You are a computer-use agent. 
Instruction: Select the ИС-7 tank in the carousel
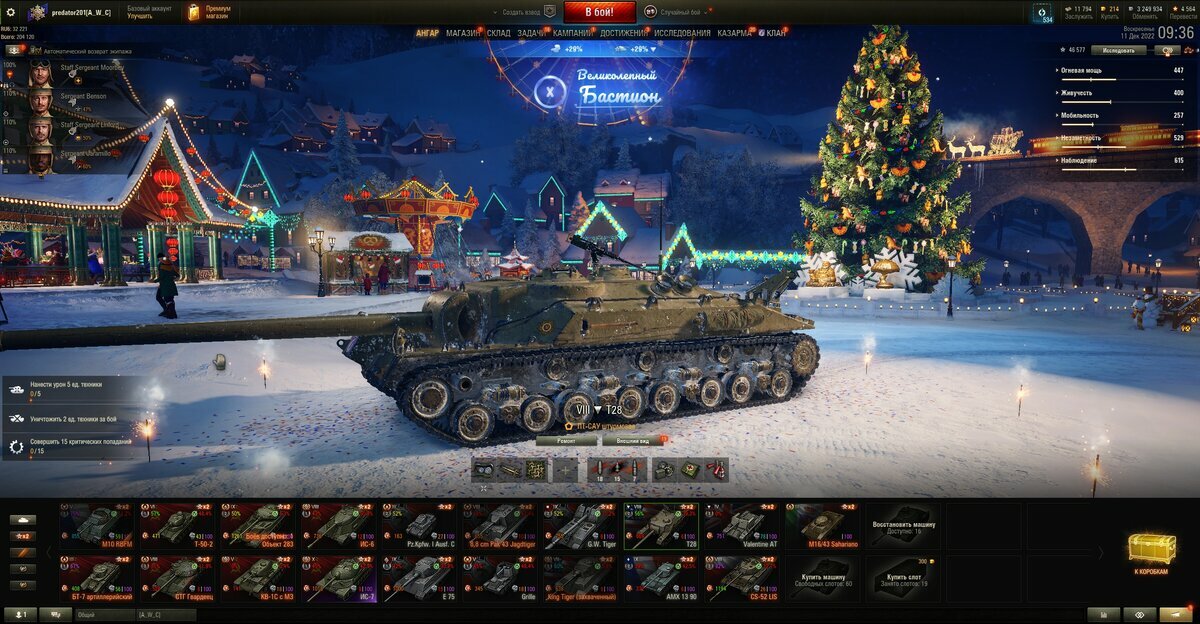340,578
